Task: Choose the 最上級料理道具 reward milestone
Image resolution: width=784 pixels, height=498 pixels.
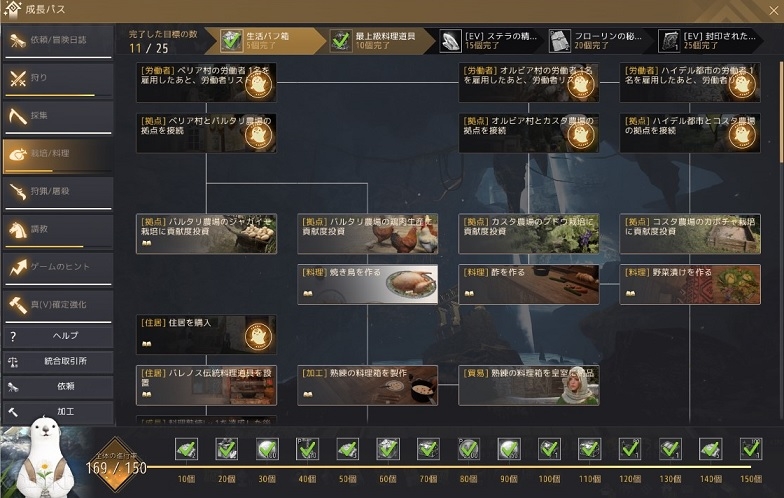Action: click(x=380, y=41)
